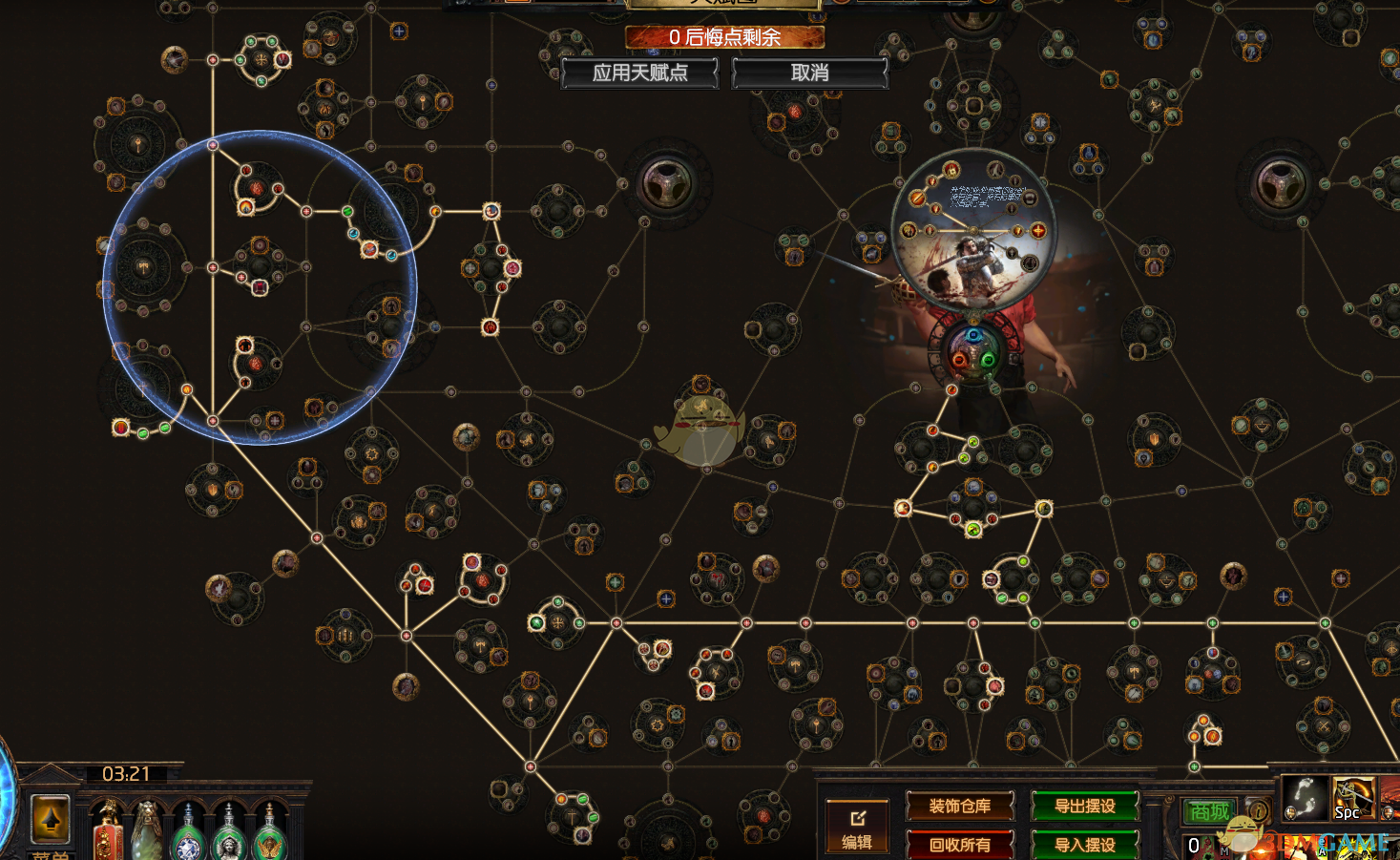This screenshot has width=1400, height=860.
Task: Click the round info icon beside shop
Action: [1259, 811]
